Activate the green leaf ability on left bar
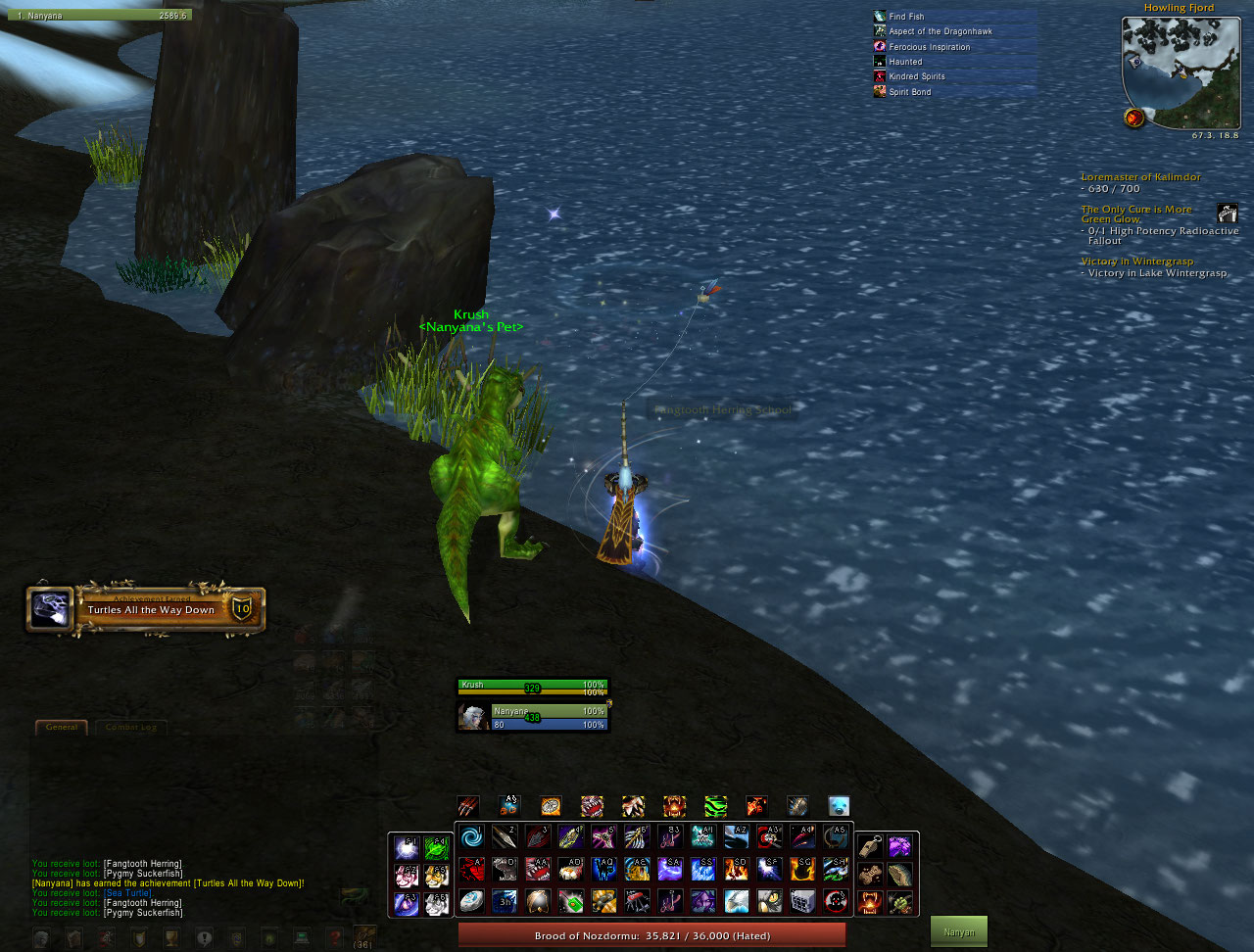The width and height of the screenshot is (1254, 952). [436, 848]
